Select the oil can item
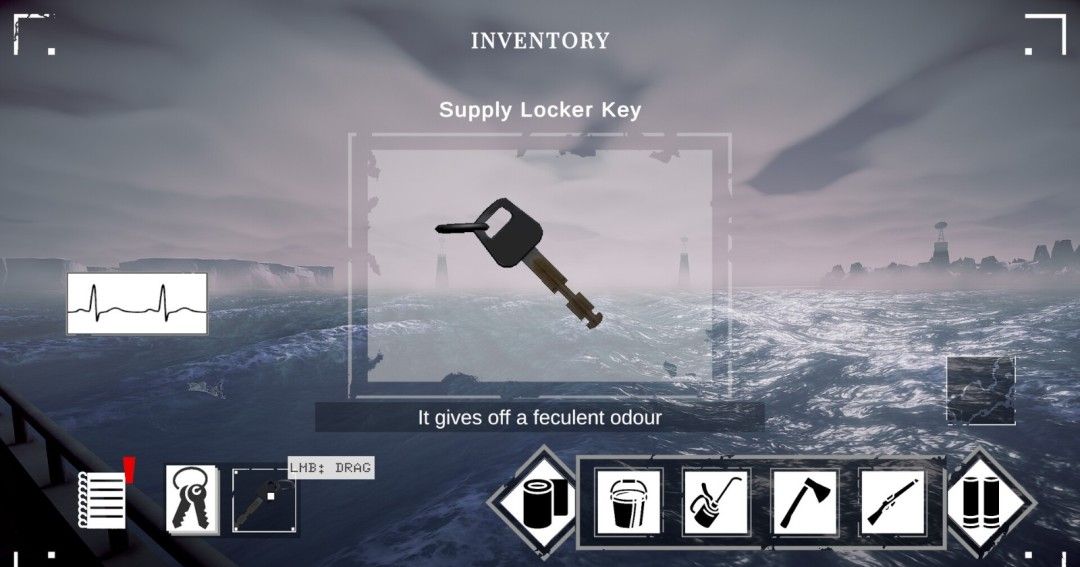1080x567 pixels. click(x=716, y=502)
